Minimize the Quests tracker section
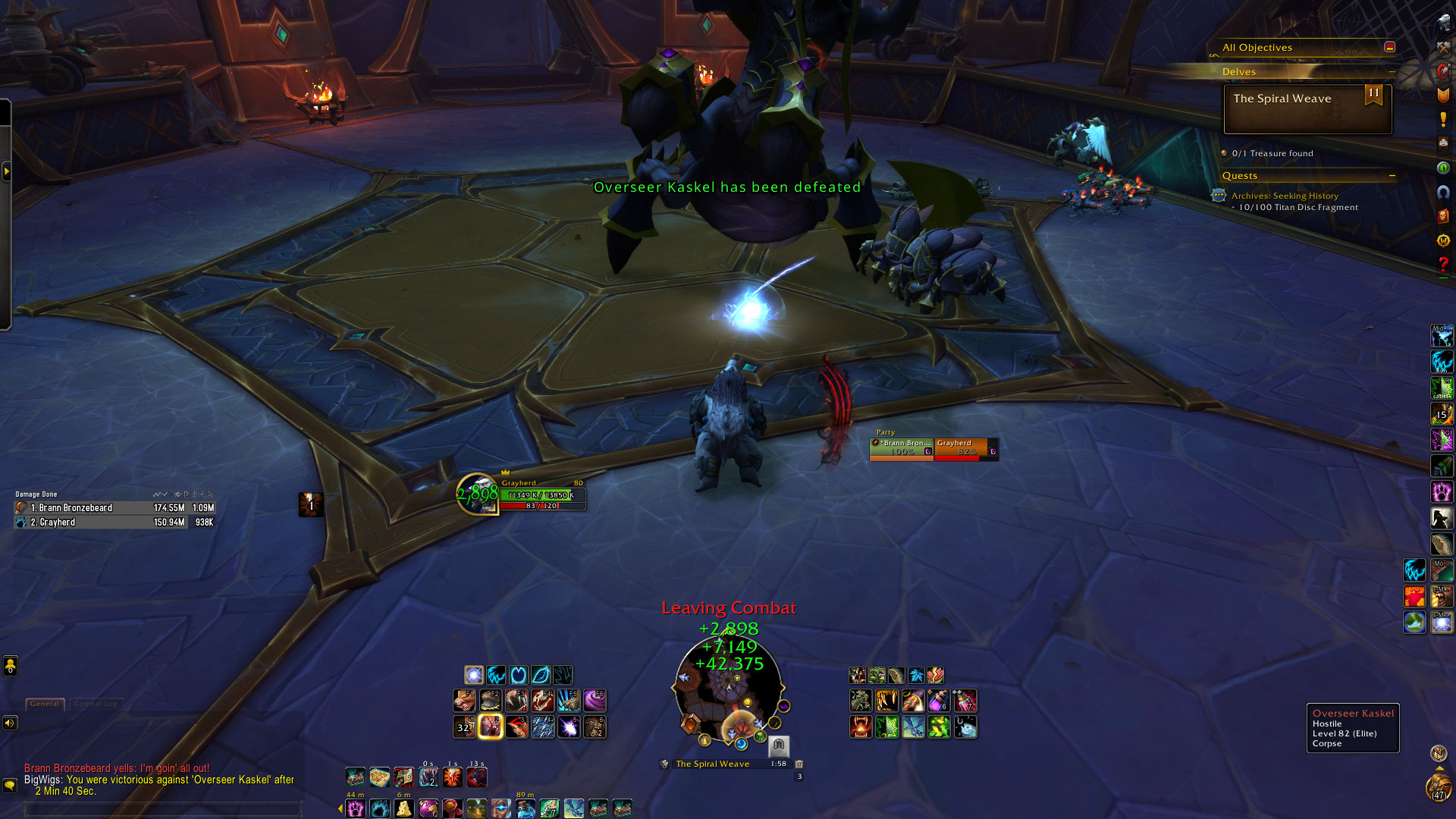 coord(1392,176)
